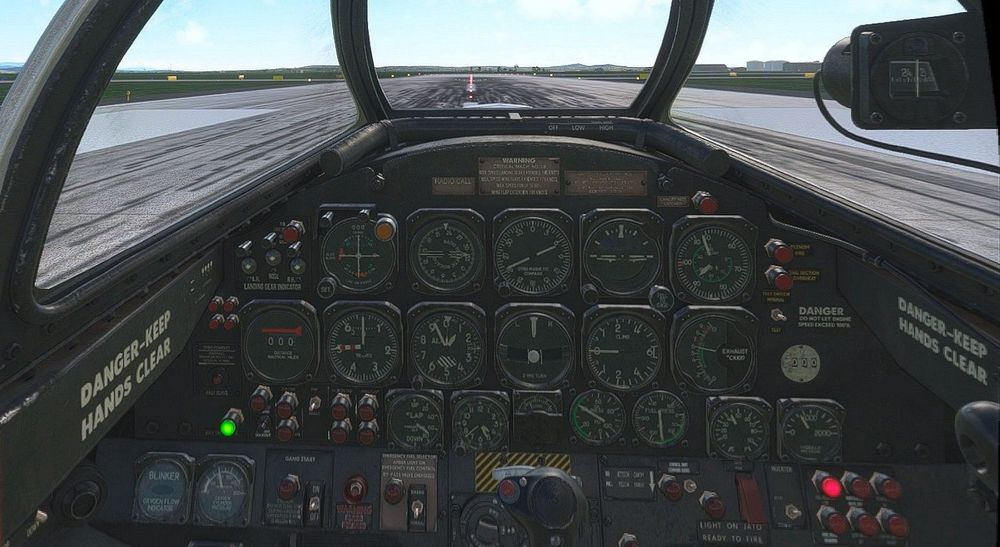Flip the fire warning TEST switch
The width and height of the screenshot is (1000, 547).
(776, 315)
